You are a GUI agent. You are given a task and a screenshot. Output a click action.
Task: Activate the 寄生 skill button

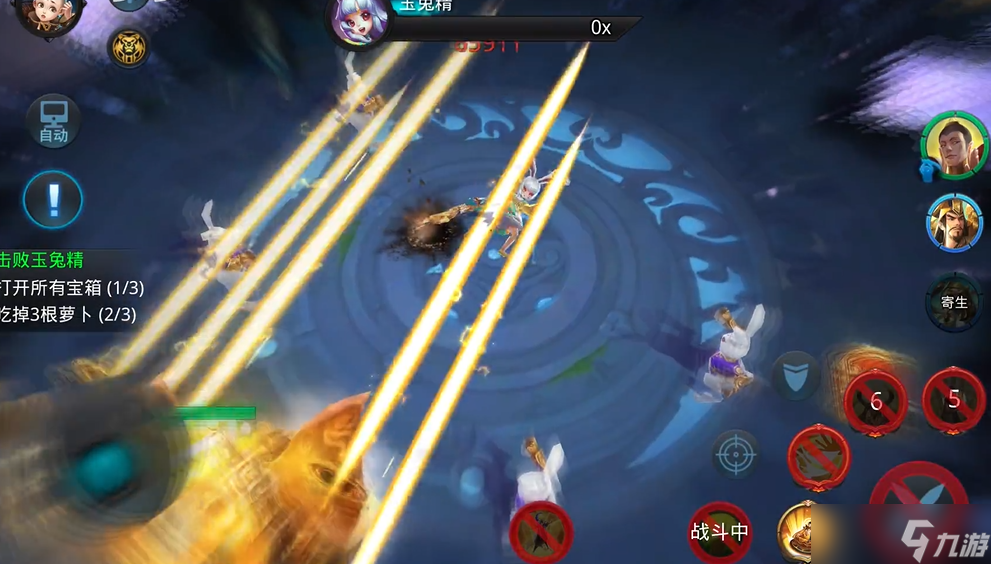point(954,302)
